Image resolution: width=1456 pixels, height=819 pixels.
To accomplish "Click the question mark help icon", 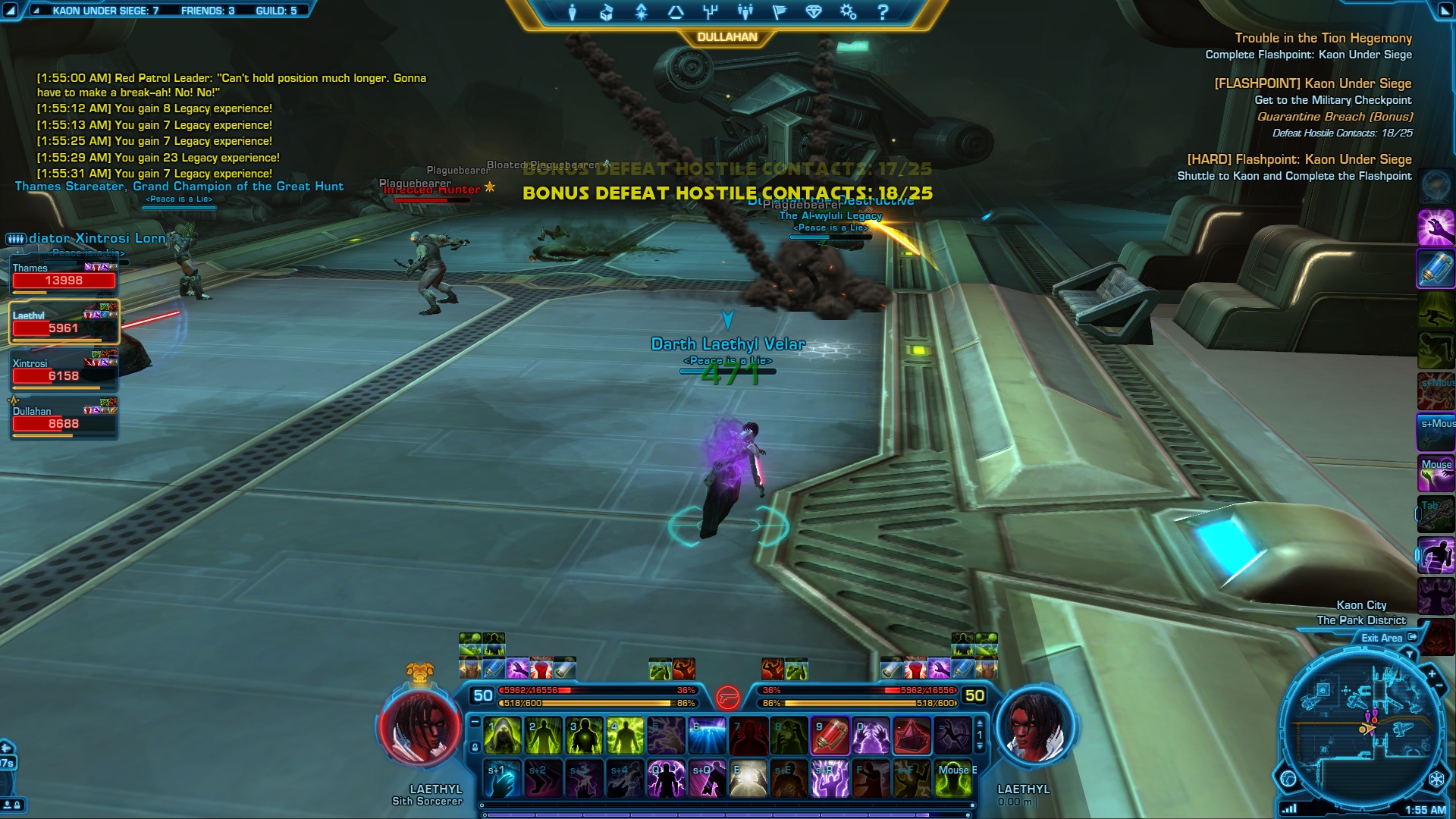I will (883, 12).
